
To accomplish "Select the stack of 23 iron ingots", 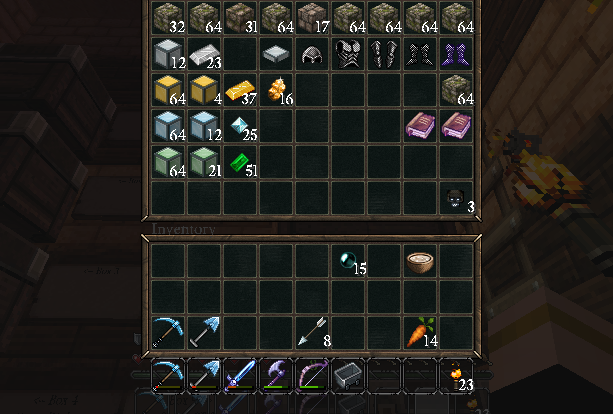I will 204,55.
